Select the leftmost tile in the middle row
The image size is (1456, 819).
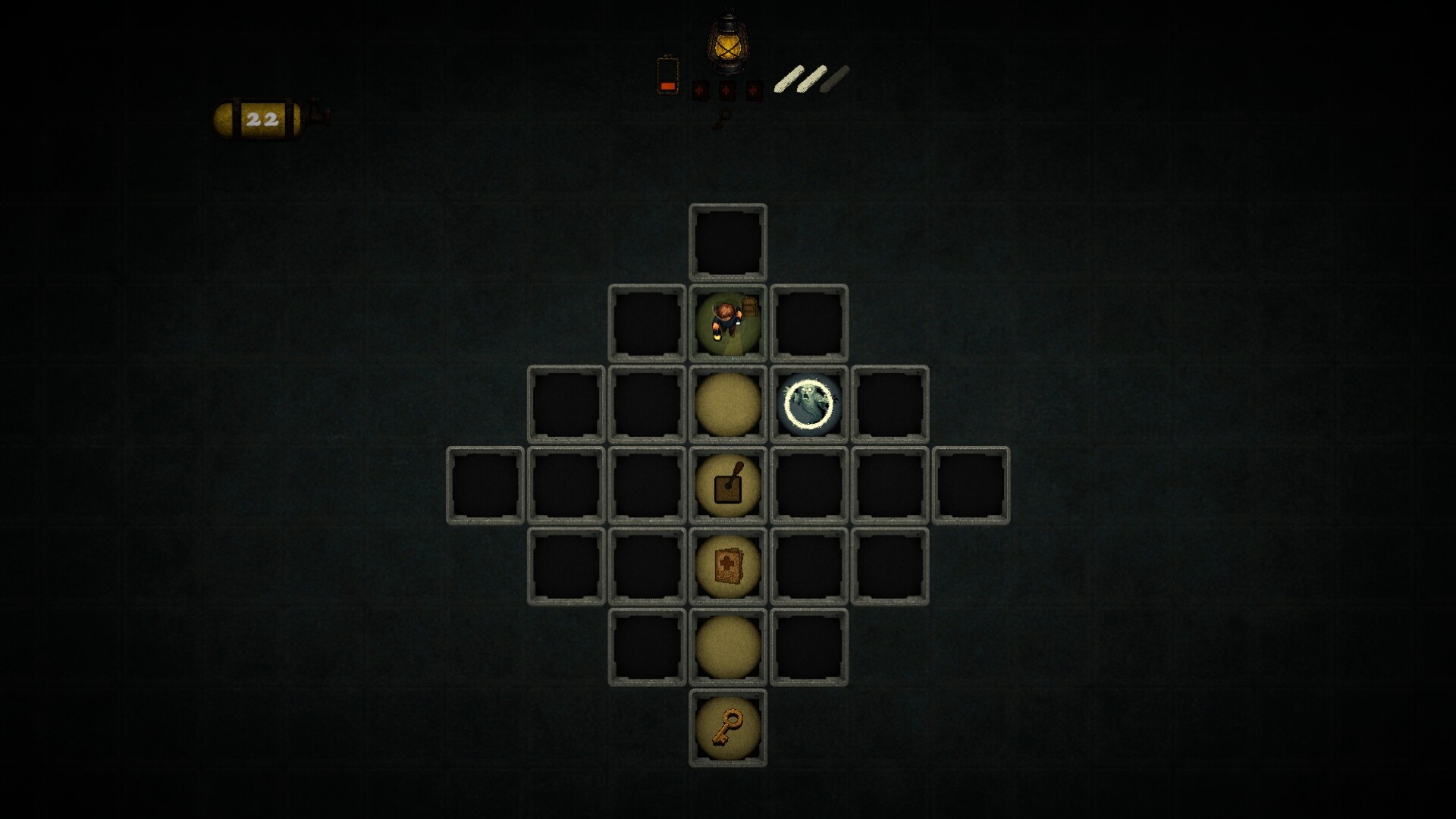(x=484, y=485)
